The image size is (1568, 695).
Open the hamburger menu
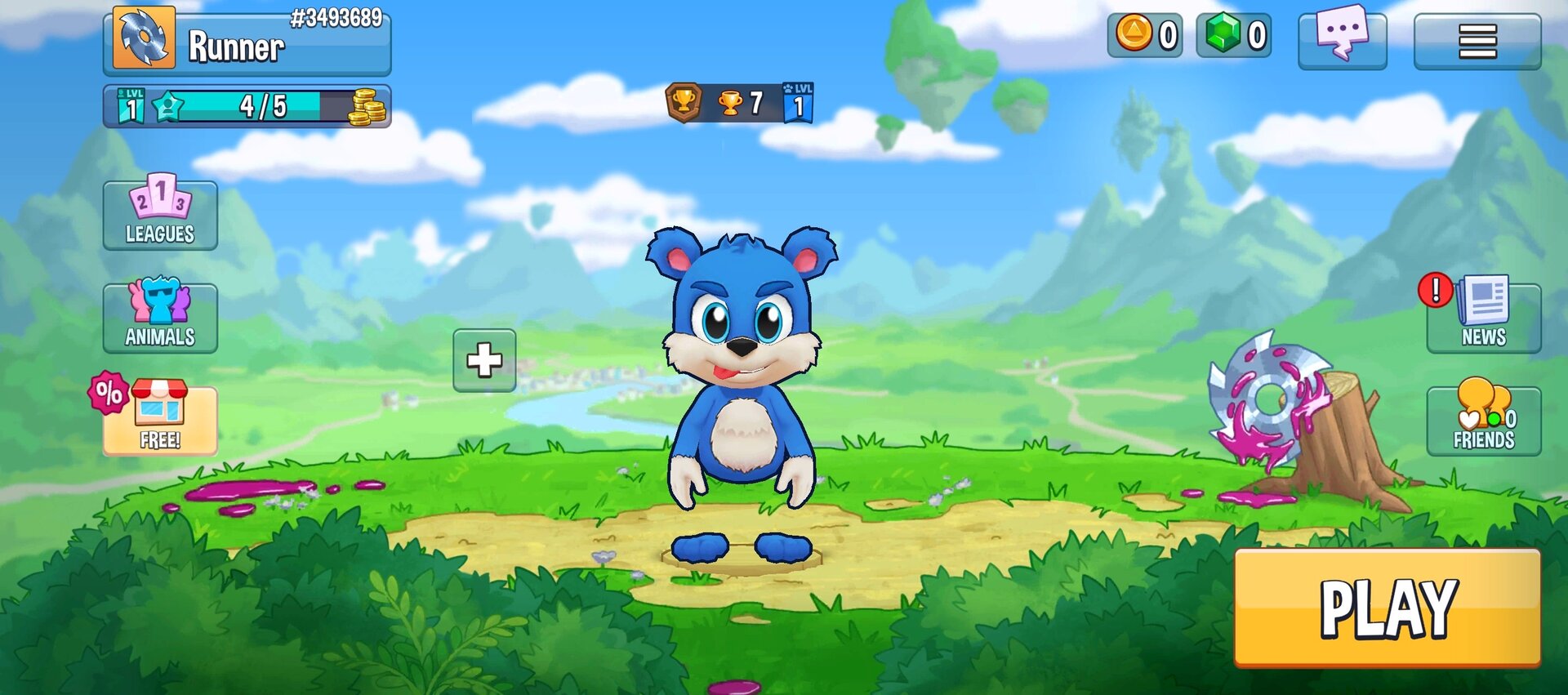pos(1477,41)
